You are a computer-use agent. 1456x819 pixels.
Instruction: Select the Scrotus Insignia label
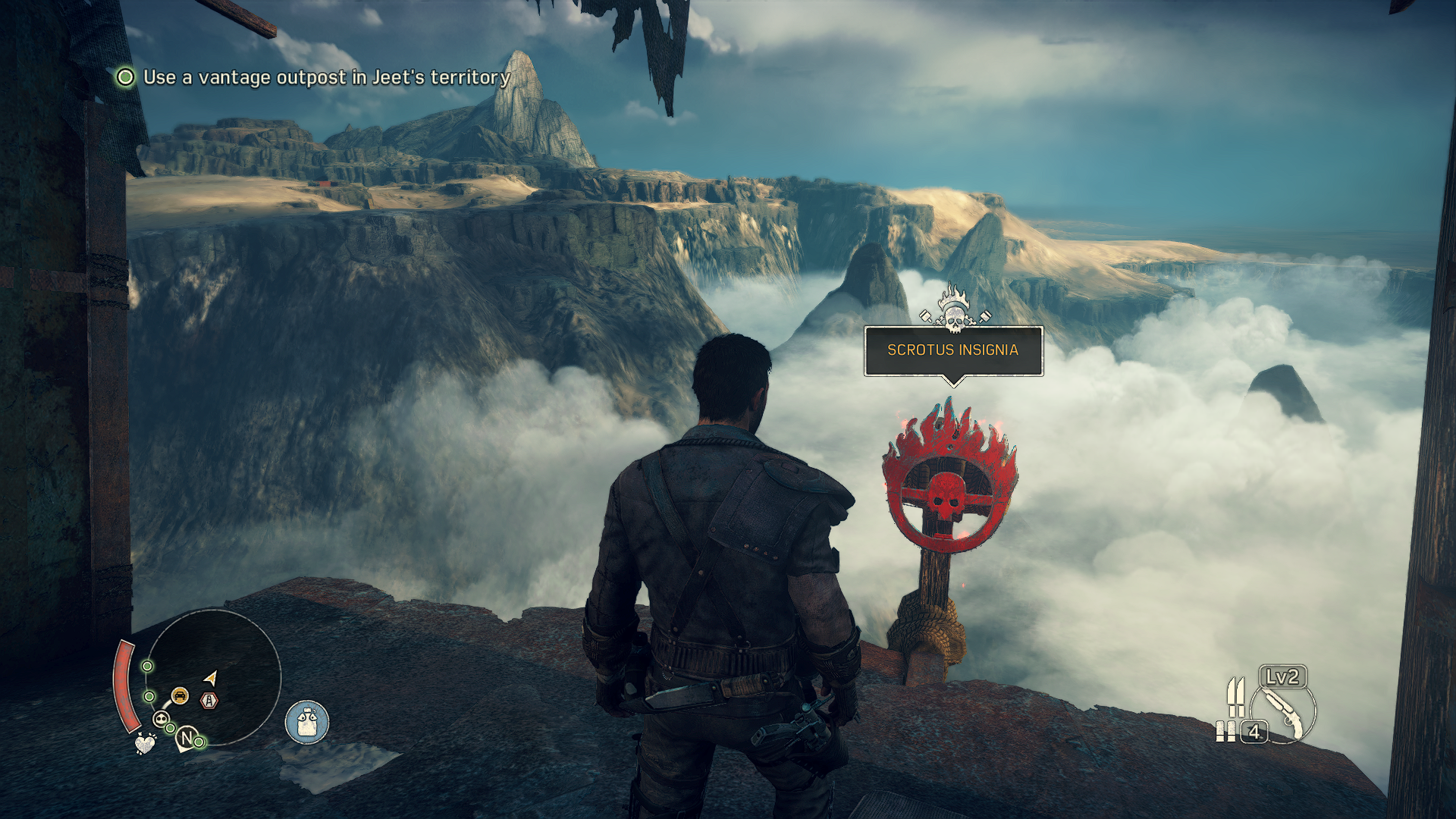[x=952, y=350]
